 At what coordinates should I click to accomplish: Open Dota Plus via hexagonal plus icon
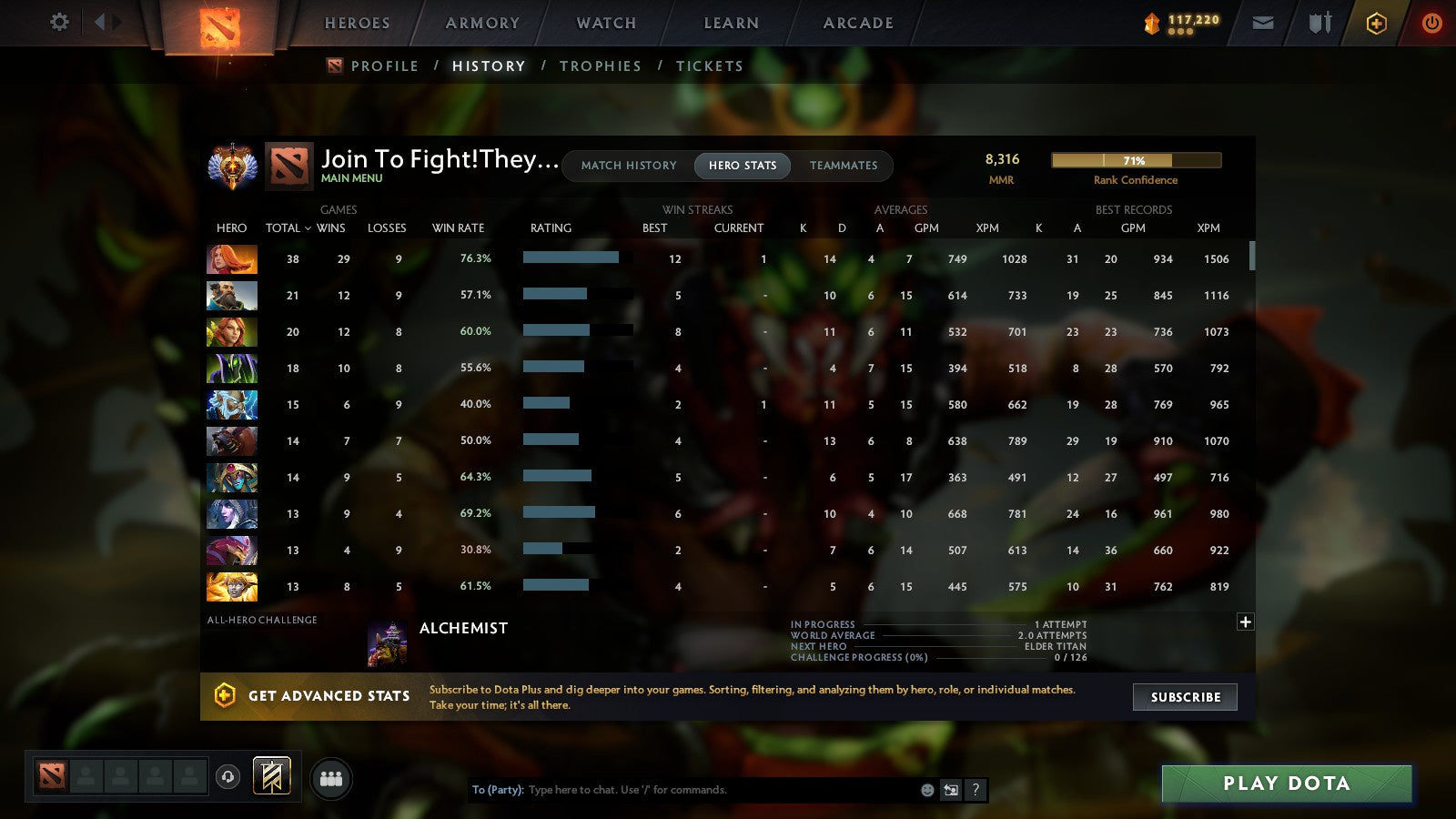click(1377, 23)
